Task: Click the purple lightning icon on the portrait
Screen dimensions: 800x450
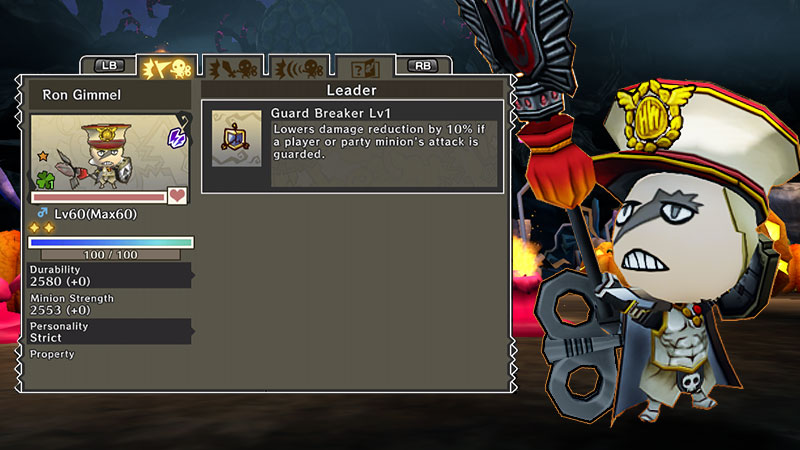Action: (x=176, y=137)
